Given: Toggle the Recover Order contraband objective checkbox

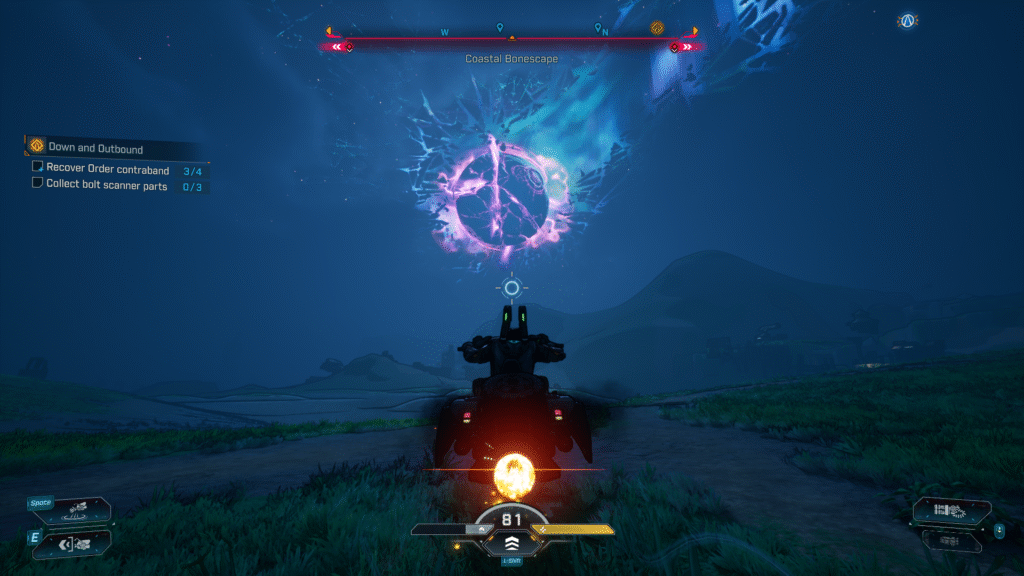Looking at the screenshot, I should [38, 168].
